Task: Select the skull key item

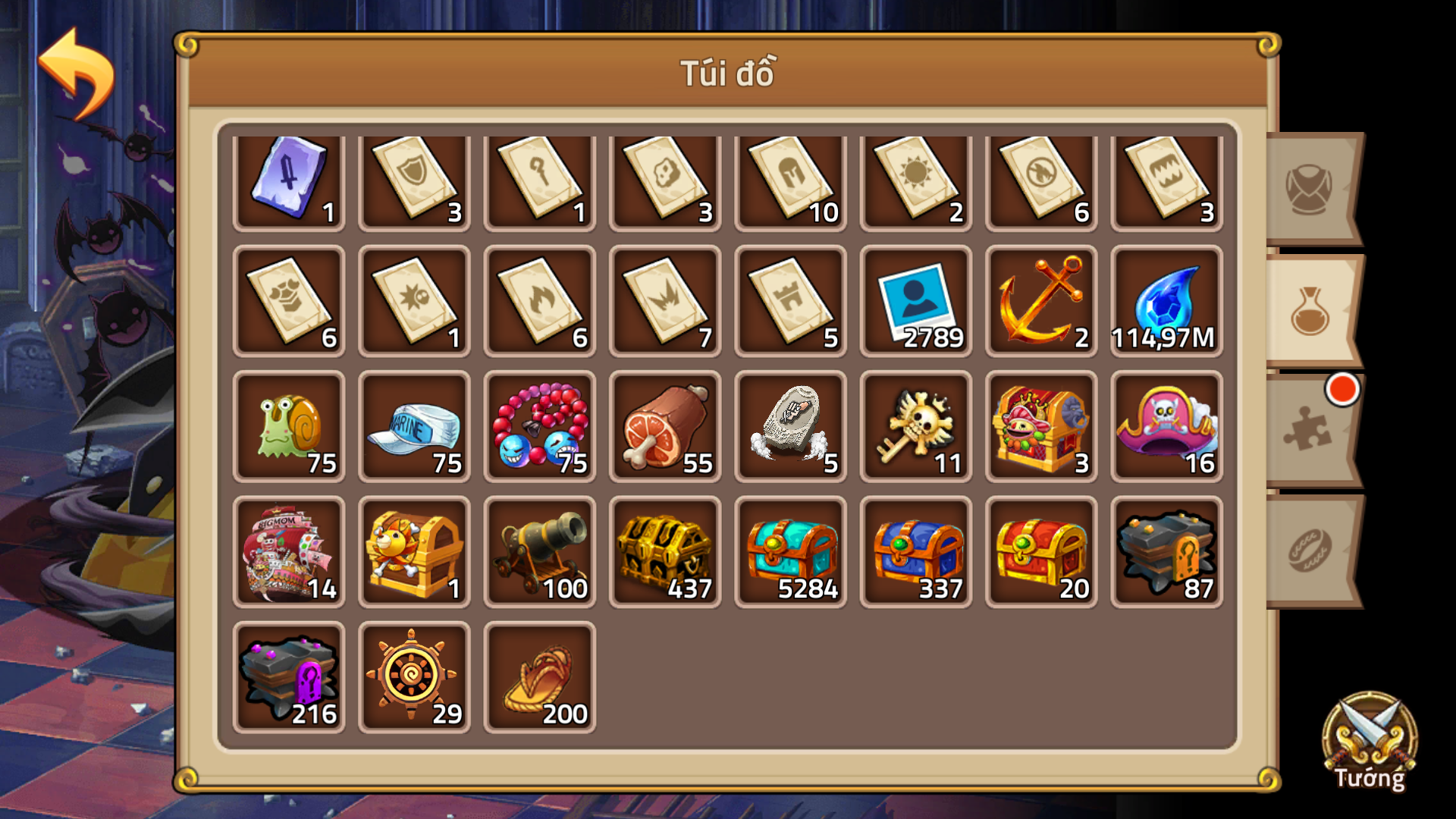Action: 915,427
